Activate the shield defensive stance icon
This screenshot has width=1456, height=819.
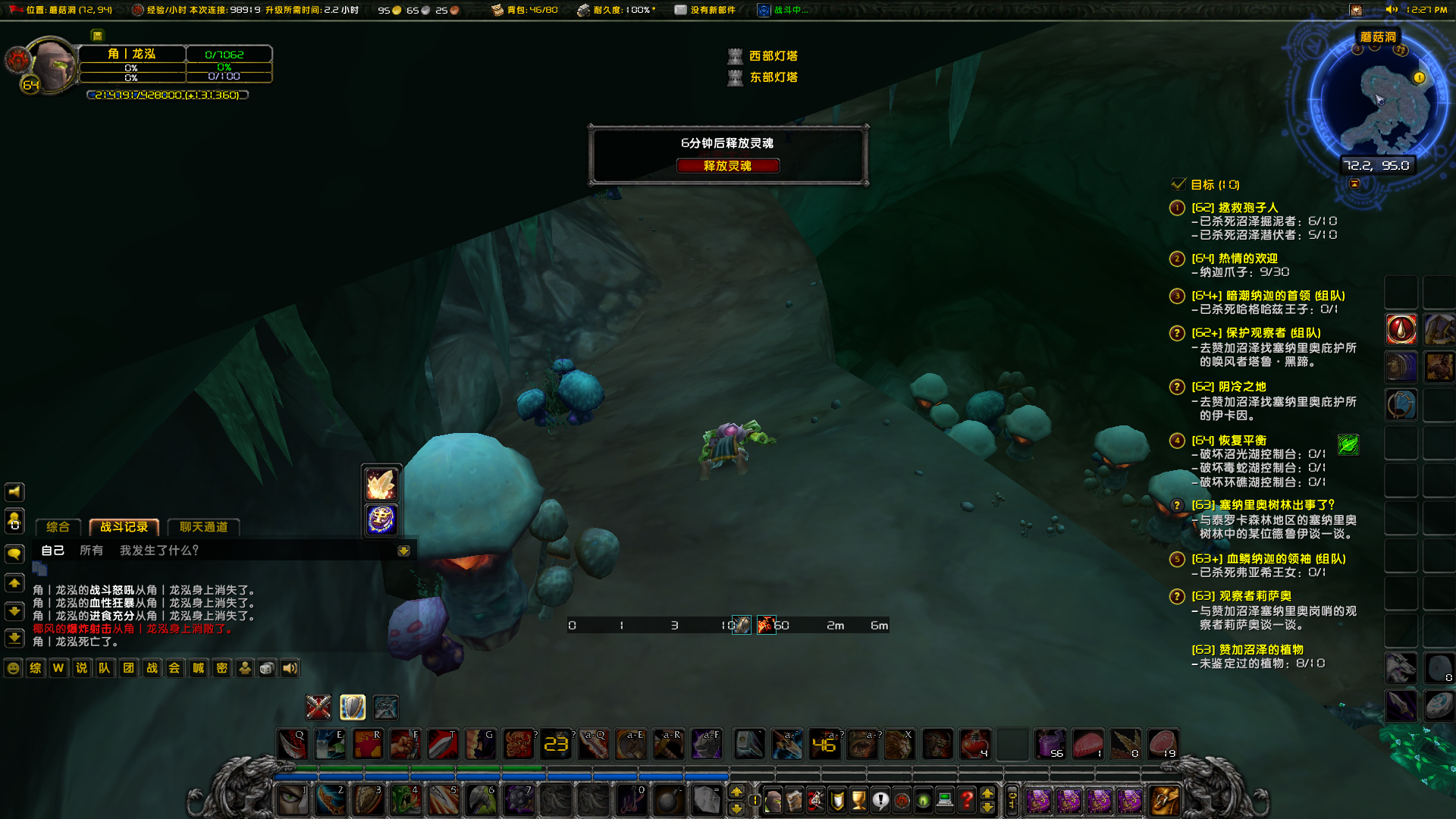[353, 707]
